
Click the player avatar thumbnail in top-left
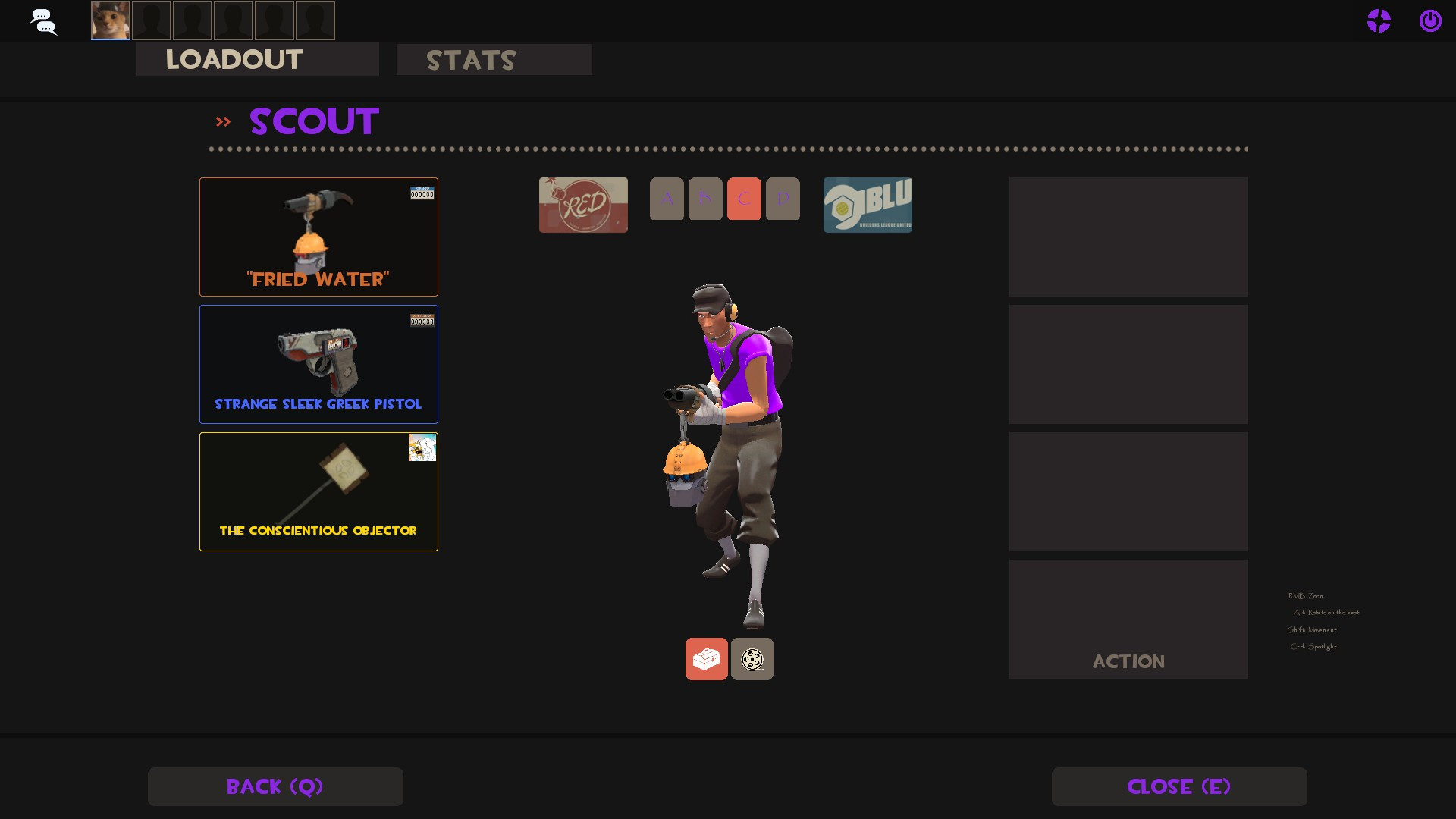(x=109, y=20)
